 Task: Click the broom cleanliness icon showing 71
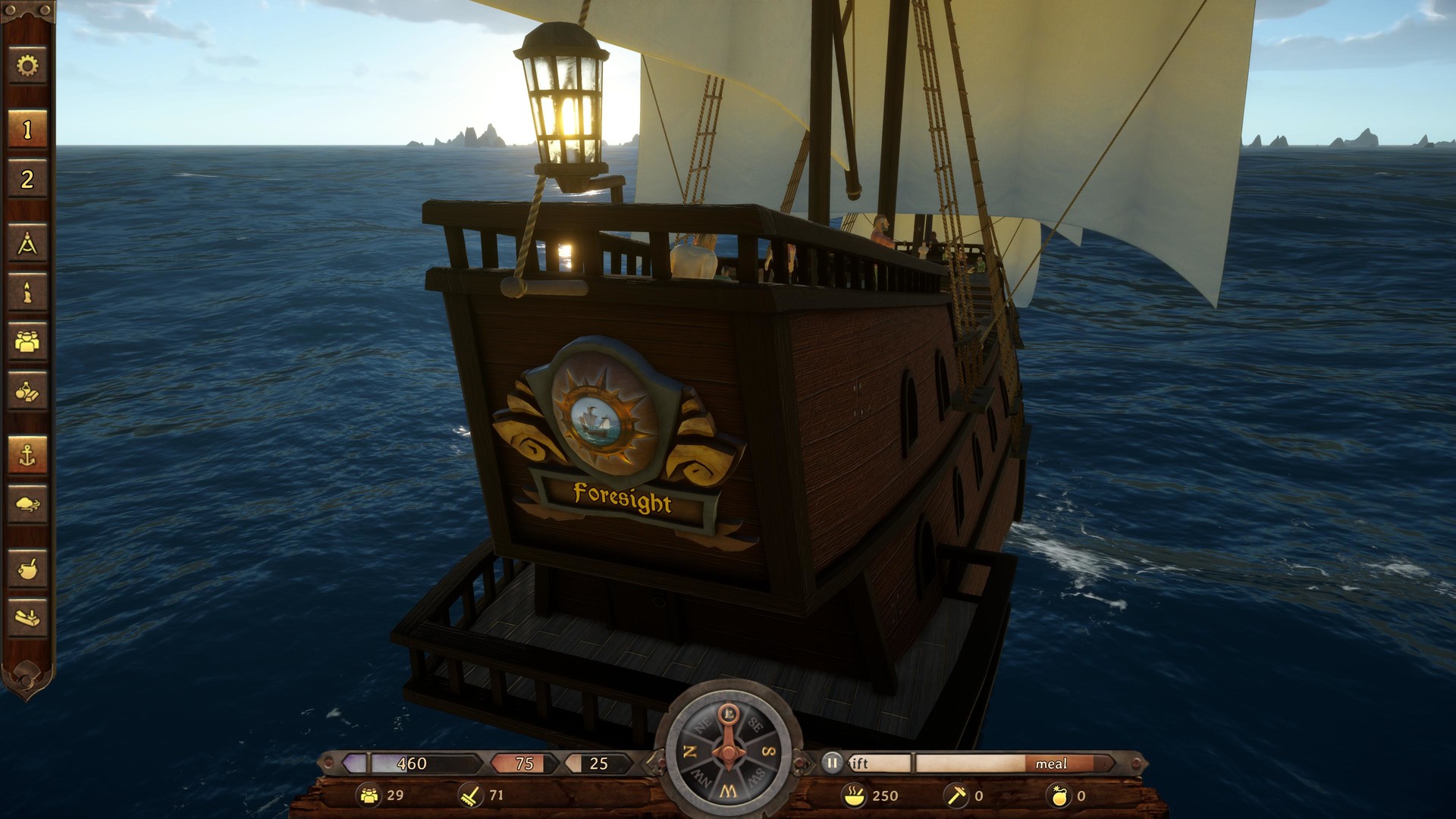[x=470, y=796]
